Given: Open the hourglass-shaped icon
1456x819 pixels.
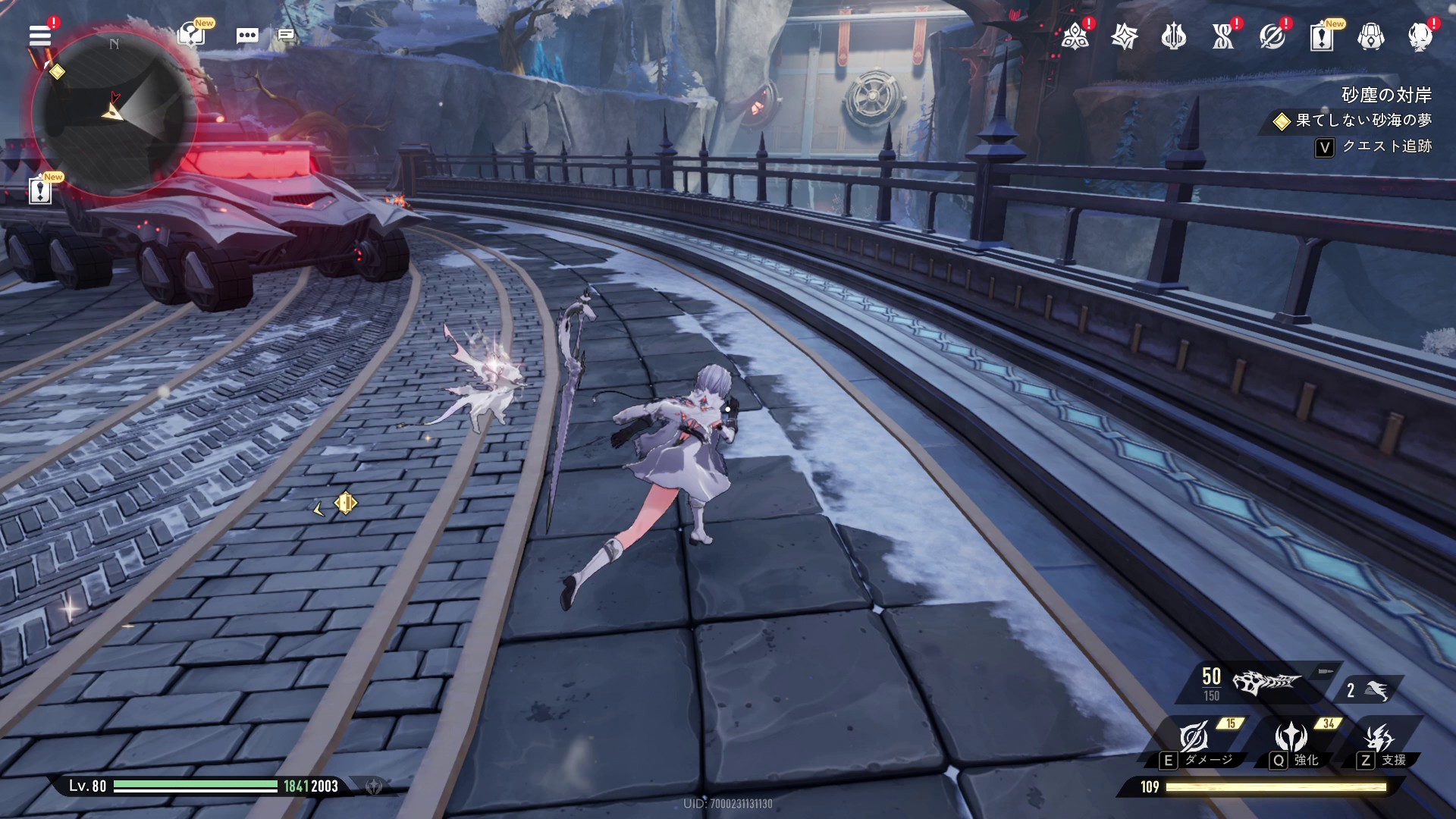Looking at the screenshot, I should 1222,36.
